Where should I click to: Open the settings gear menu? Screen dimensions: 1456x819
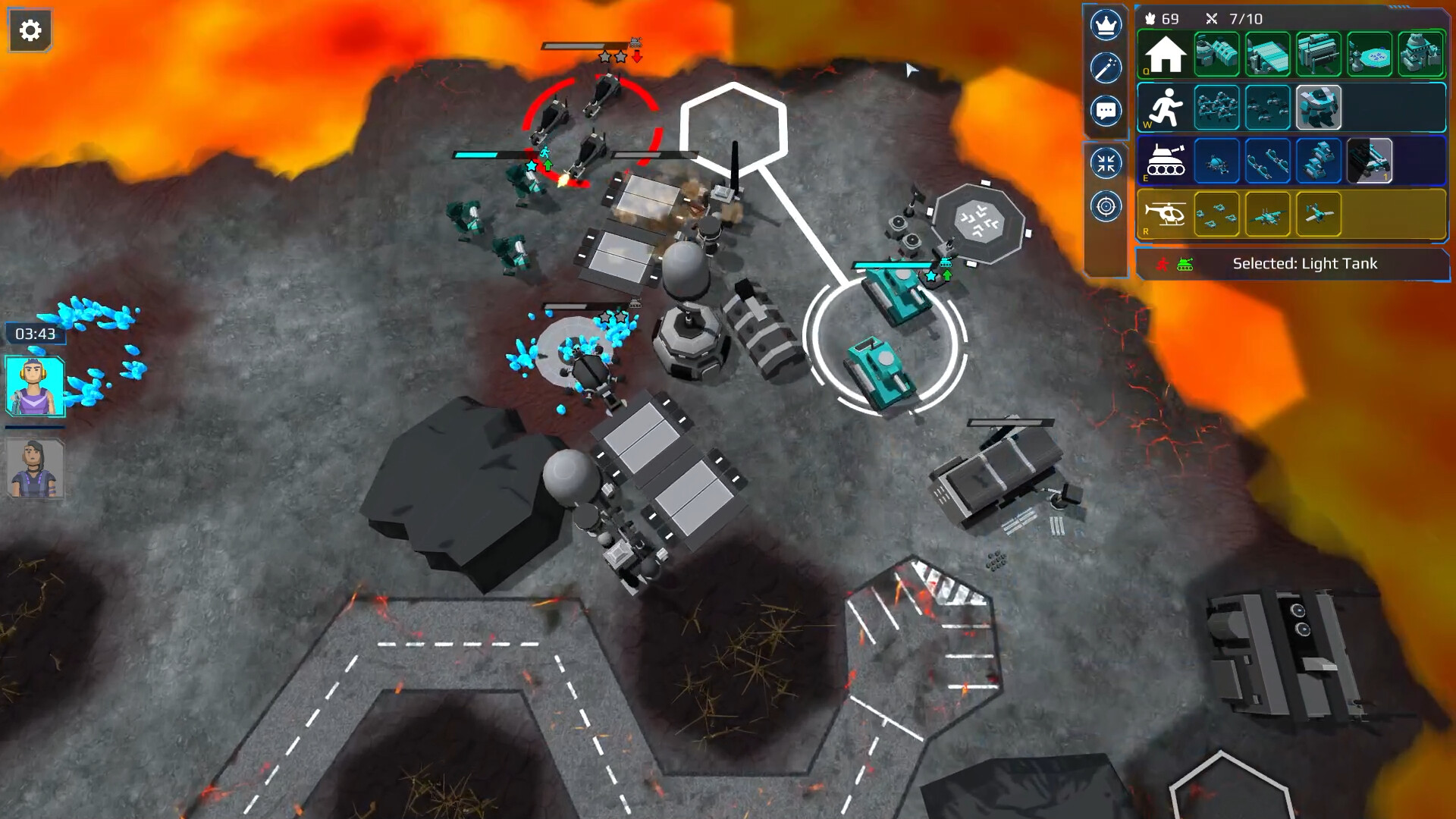pos(30,29)
